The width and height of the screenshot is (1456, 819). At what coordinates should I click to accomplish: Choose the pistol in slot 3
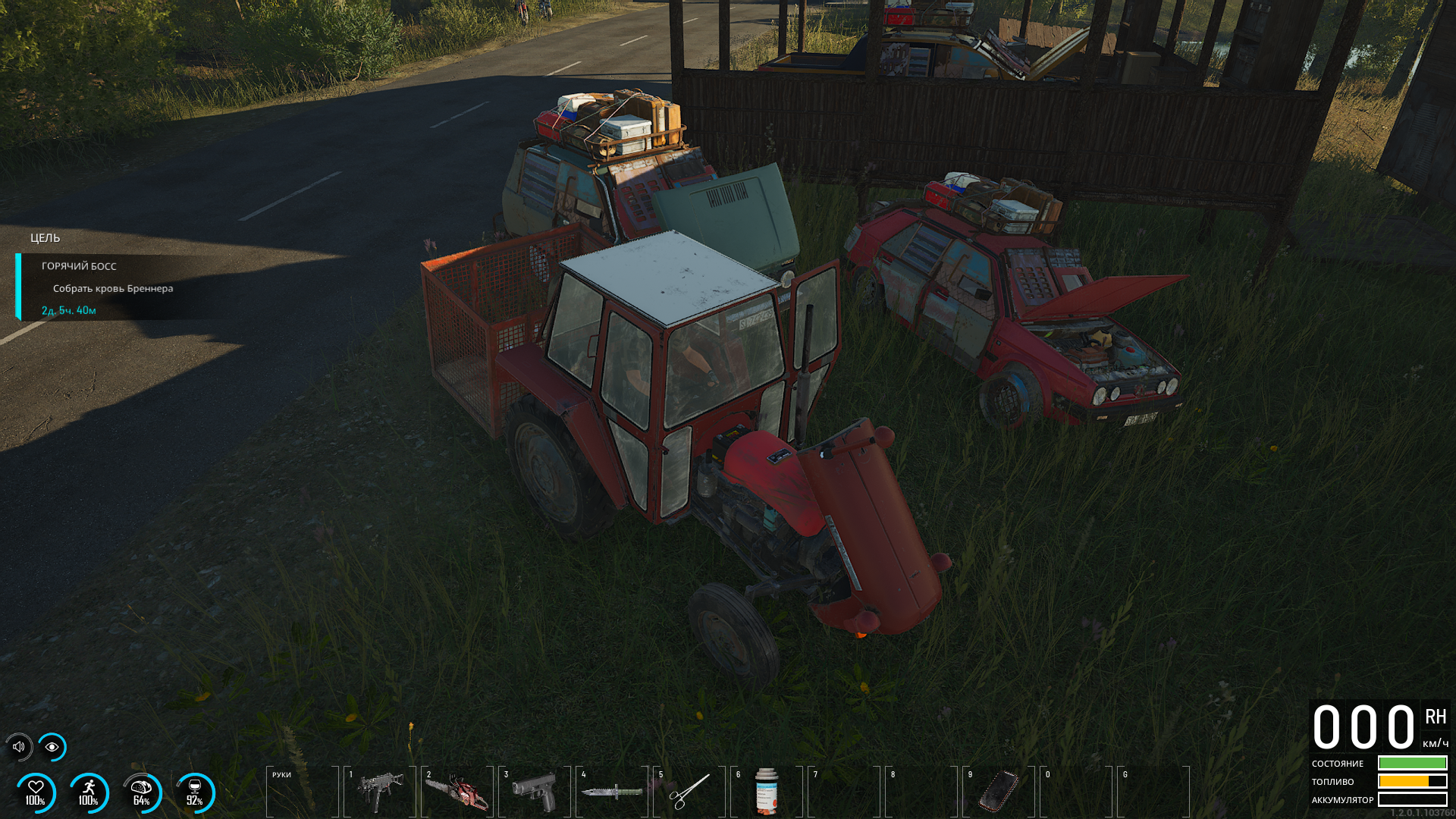535,792
